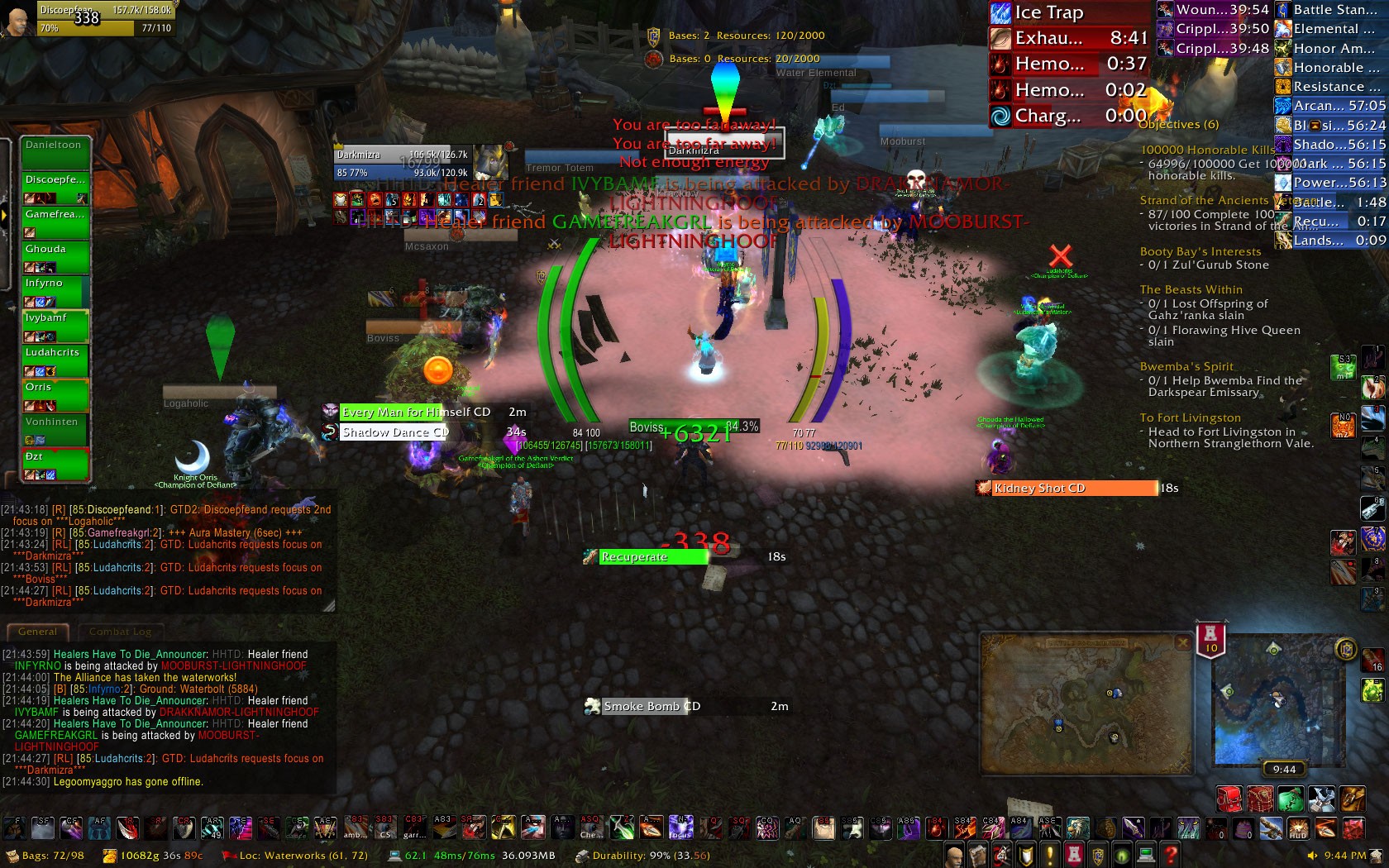The image size is (1389, 868).
Task: Open the PvP battleground micro menu button
Action: point(1072,852)
